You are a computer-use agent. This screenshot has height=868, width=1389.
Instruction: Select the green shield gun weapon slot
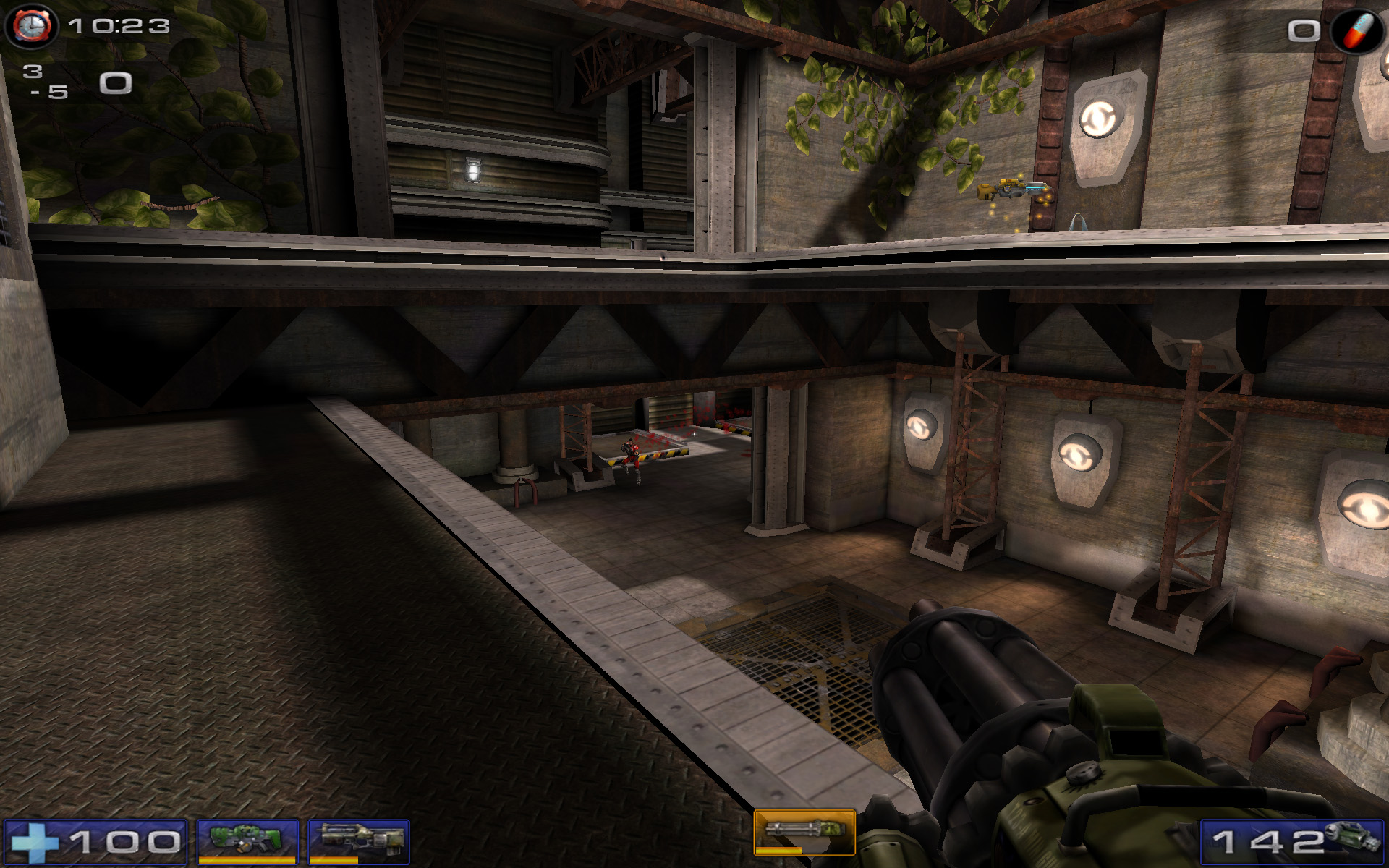(x=247, y=841)
